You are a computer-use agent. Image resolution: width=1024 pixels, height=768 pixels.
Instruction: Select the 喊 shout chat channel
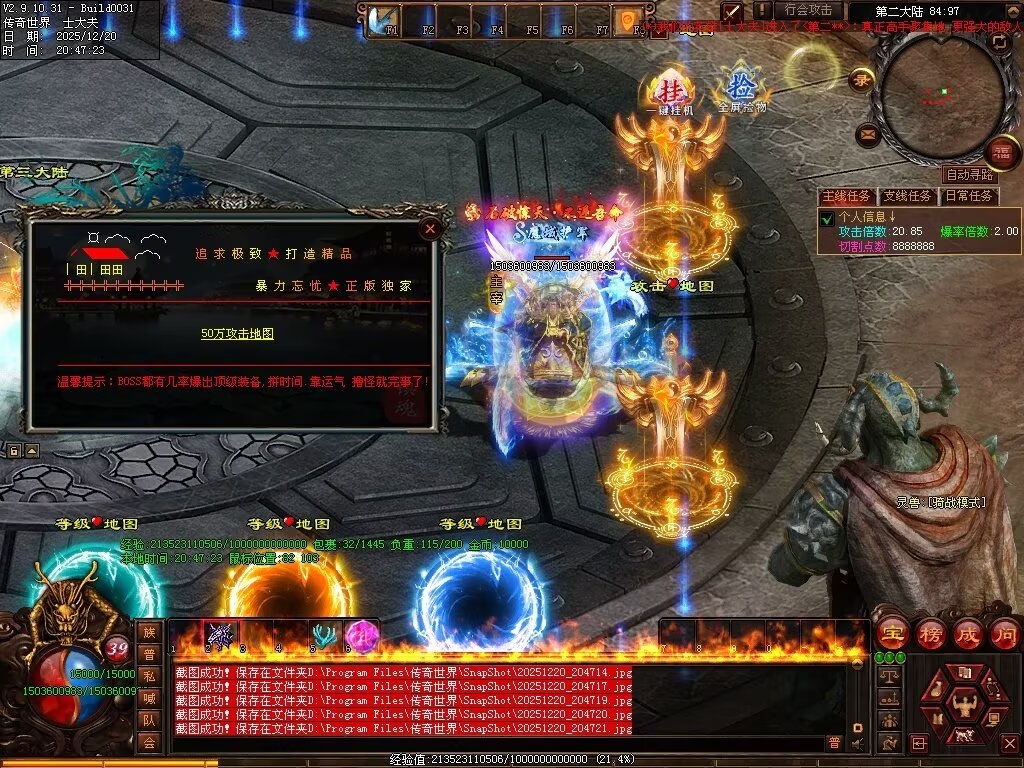(x=149, y=697)
